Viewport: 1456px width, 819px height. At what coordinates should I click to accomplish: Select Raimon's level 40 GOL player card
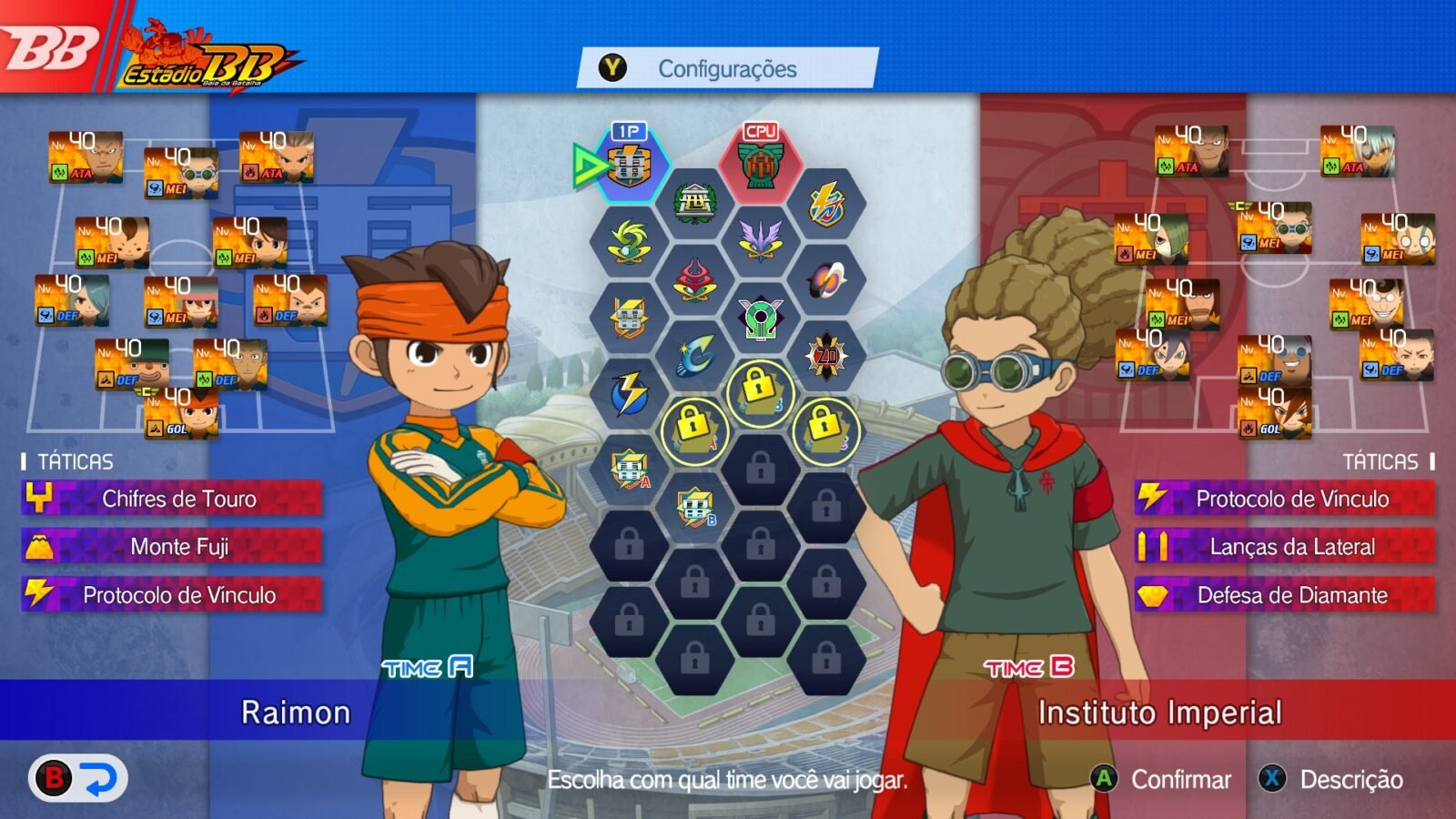click(182, 411)
